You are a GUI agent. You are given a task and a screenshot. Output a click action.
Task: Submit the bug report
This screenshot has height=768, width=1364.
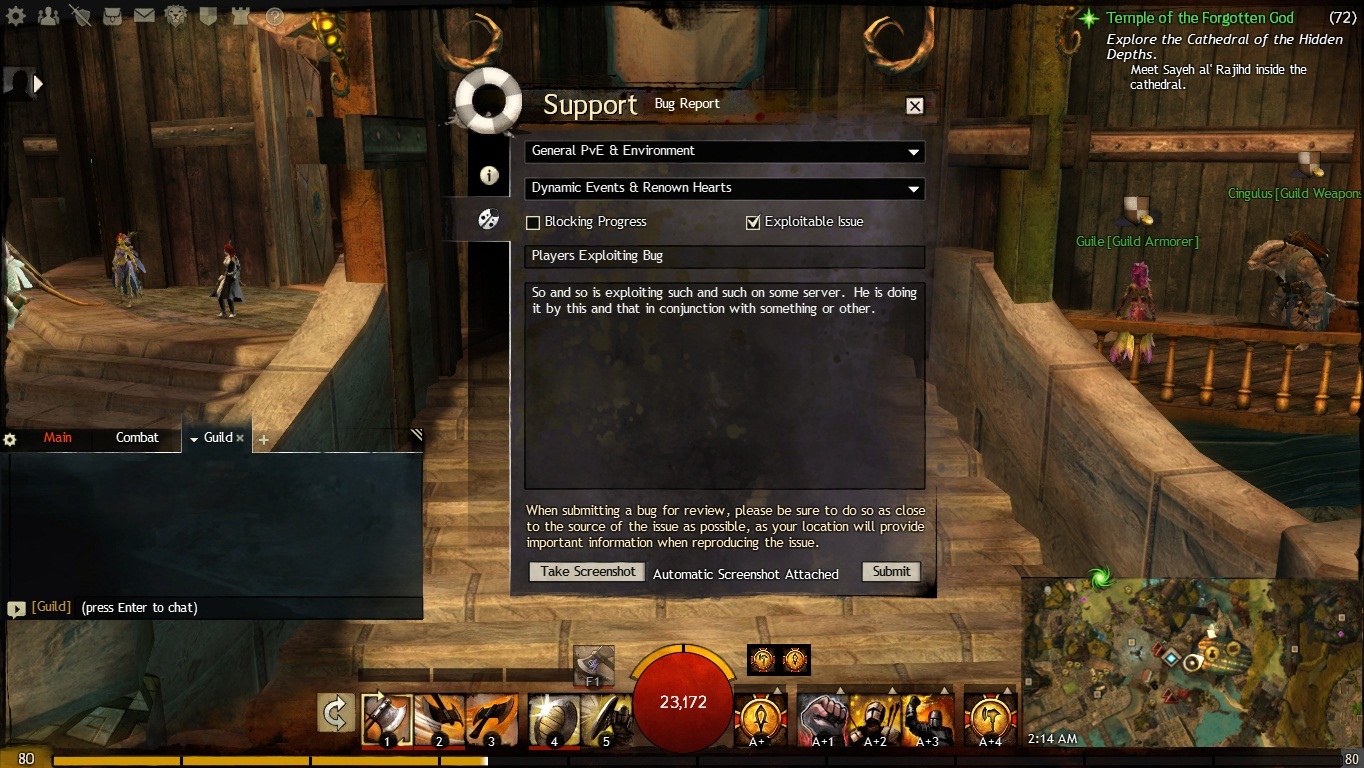890,572
